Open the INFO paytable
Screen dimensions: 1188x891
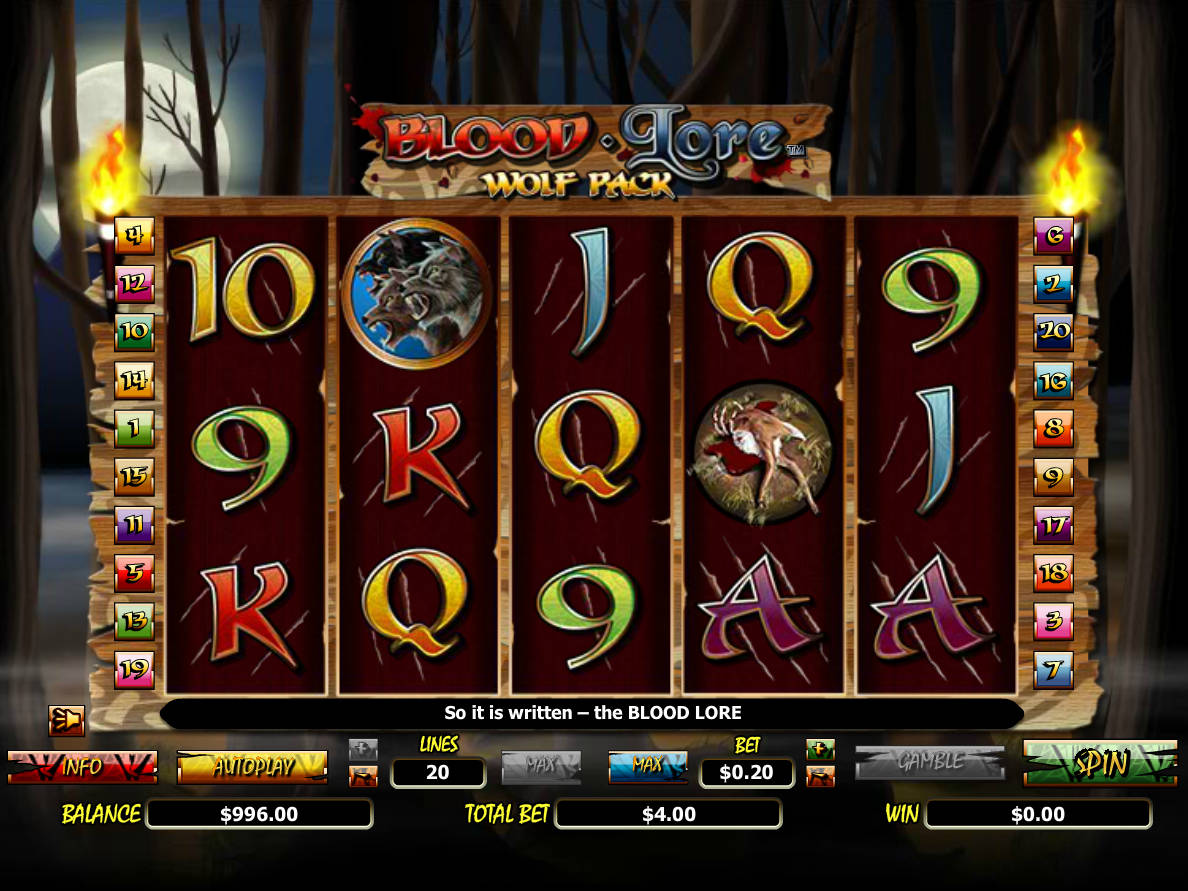coord(82,767)
